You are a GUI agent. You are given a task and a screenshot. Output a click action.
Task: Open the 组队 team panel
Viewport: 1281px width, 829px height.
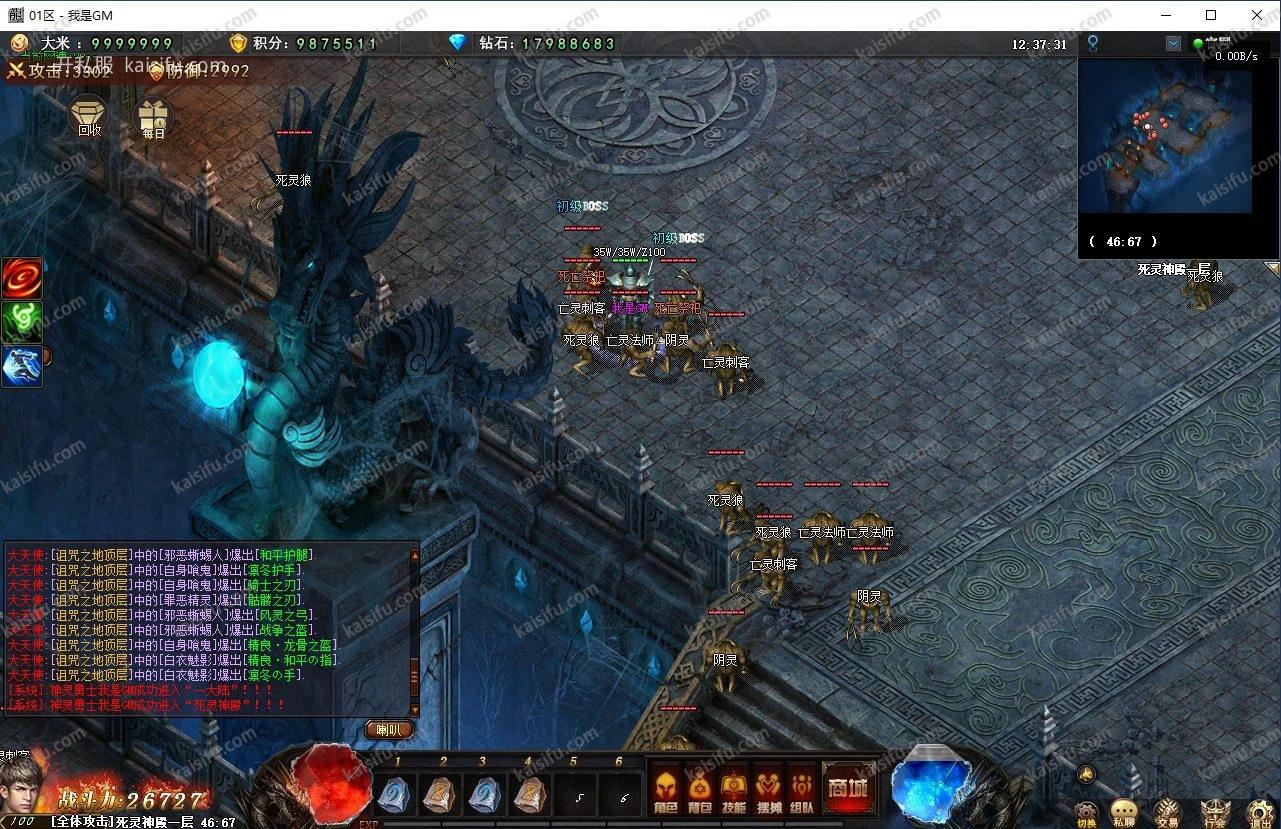[x=802, y=788]
